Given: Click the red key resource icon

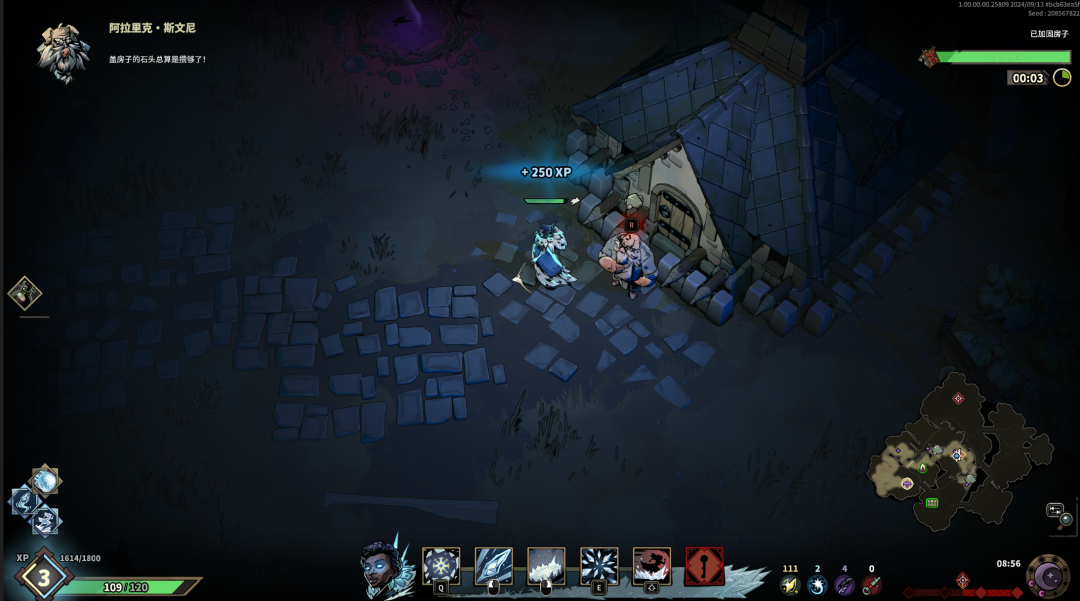Looking at the screenshot, I should (871, 585).
